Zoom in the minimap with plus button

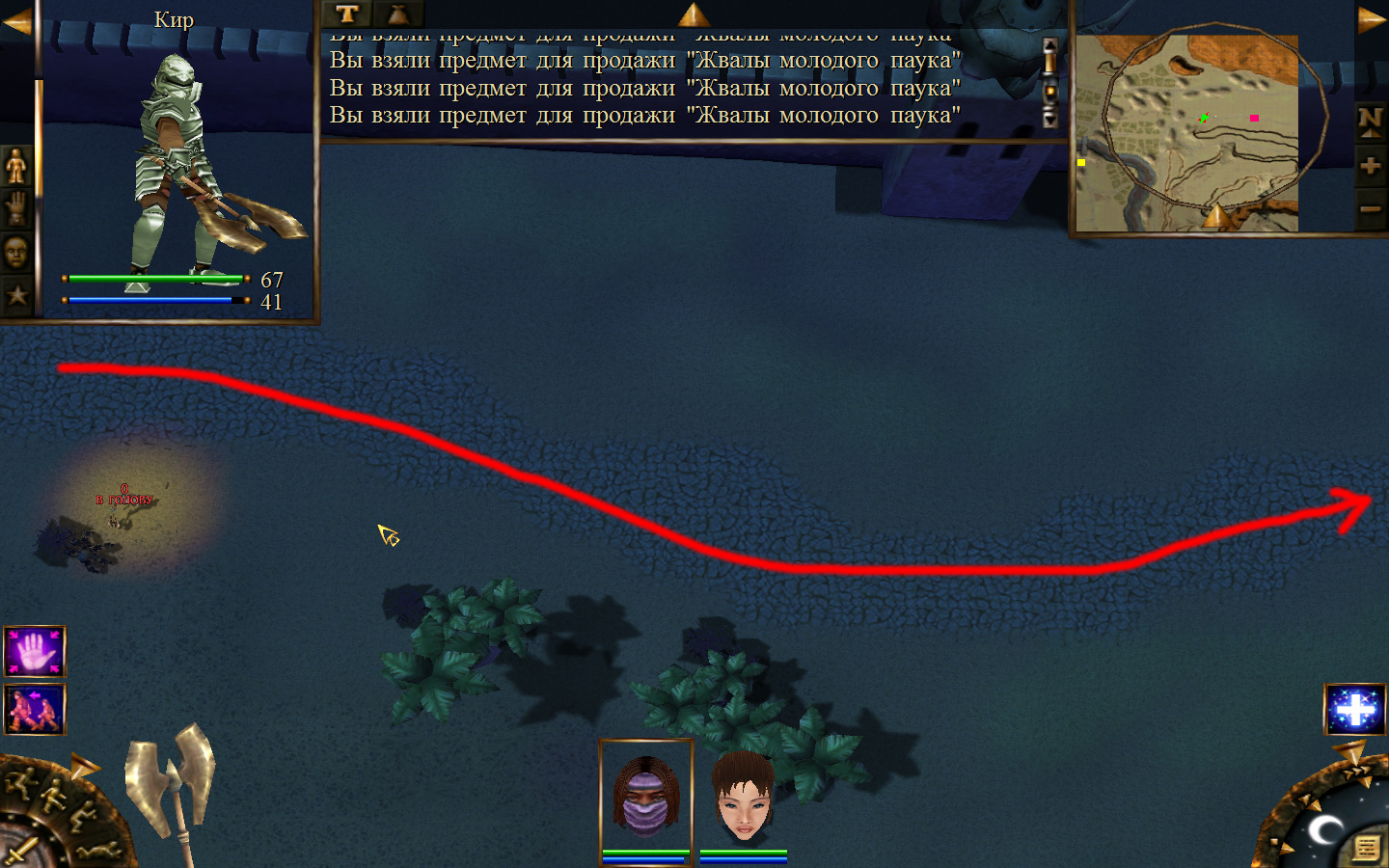1370,166
